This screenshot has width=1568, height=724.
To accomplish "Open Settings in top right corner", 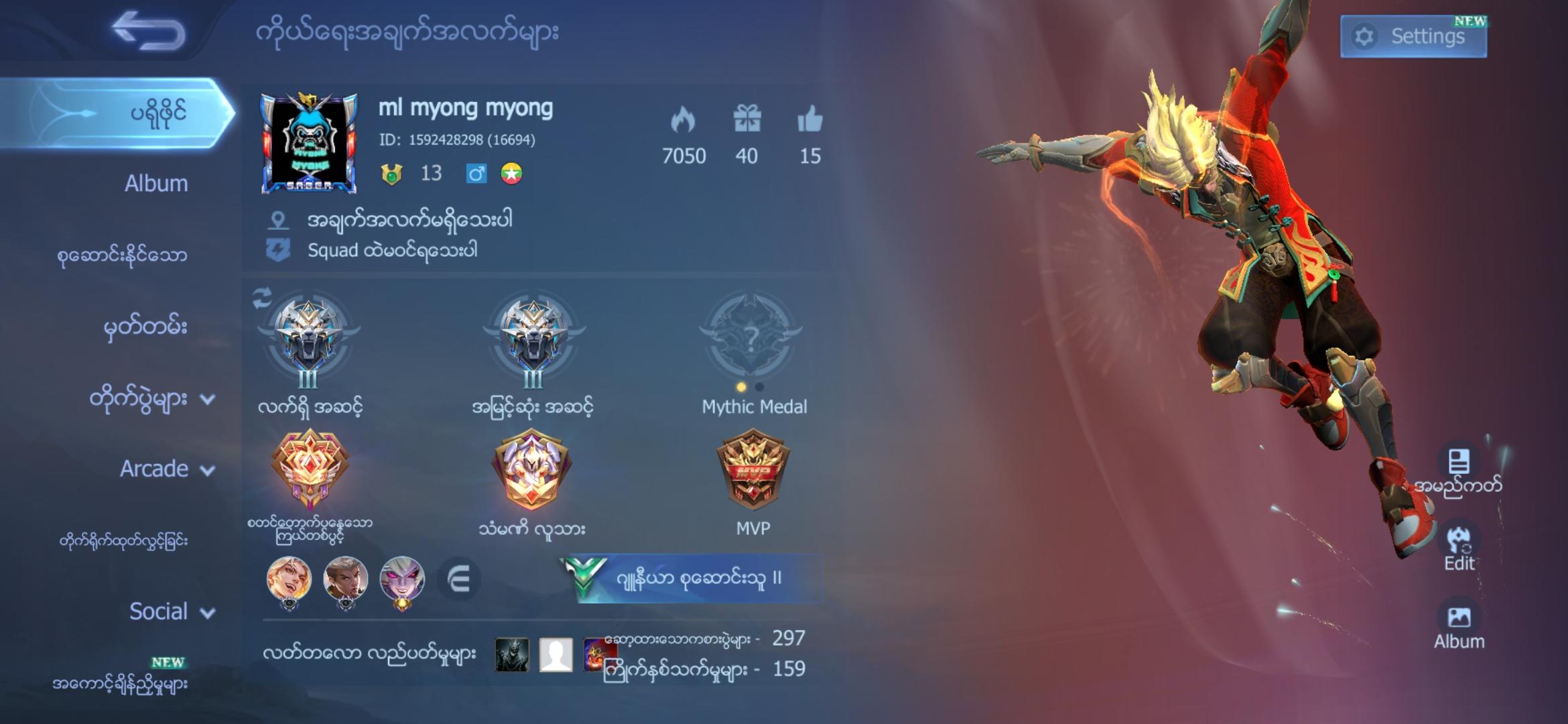I will coord(1414,35).
